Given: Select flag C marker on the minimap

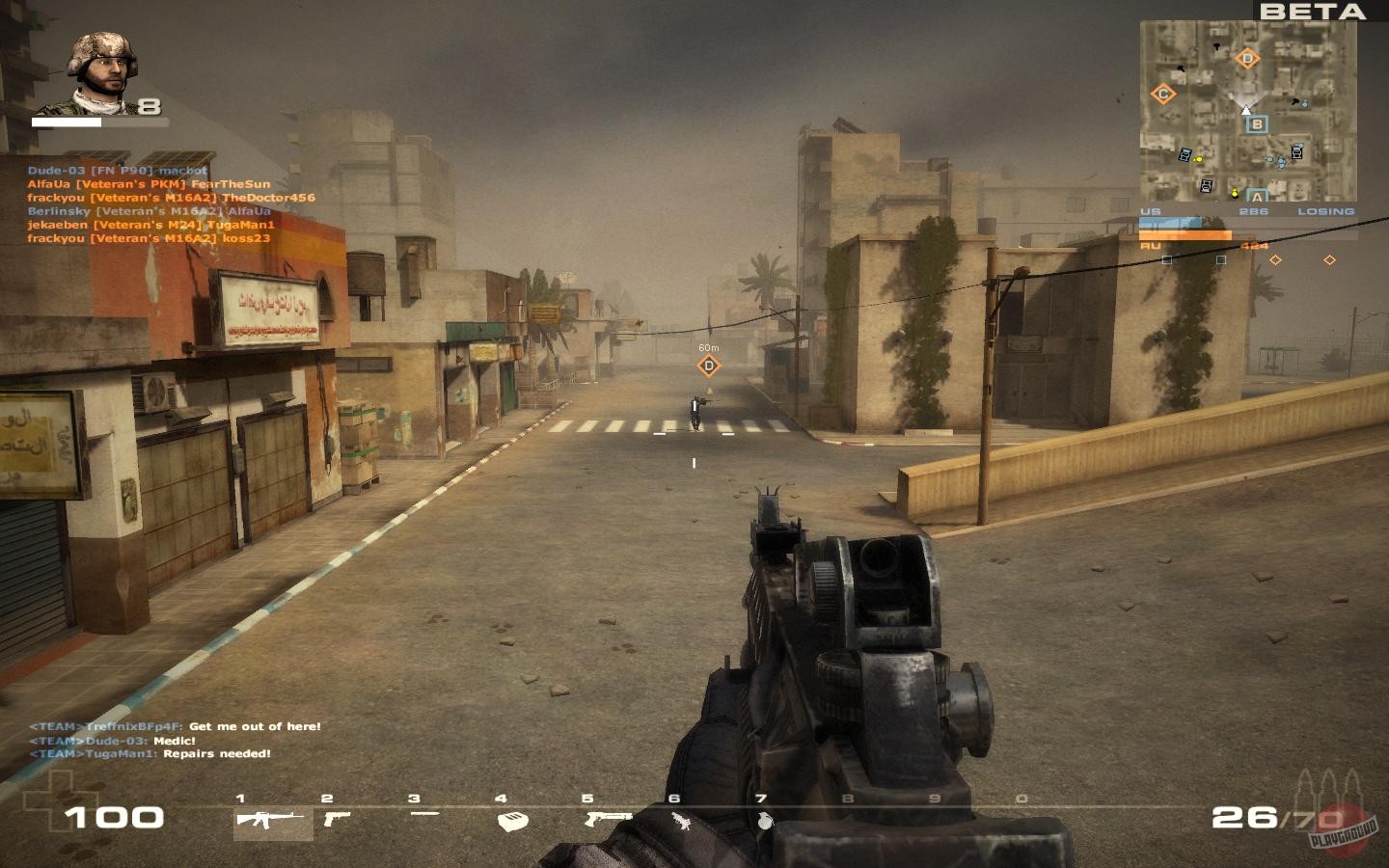Looking at the screenshot, I should tap(1163, 93).
